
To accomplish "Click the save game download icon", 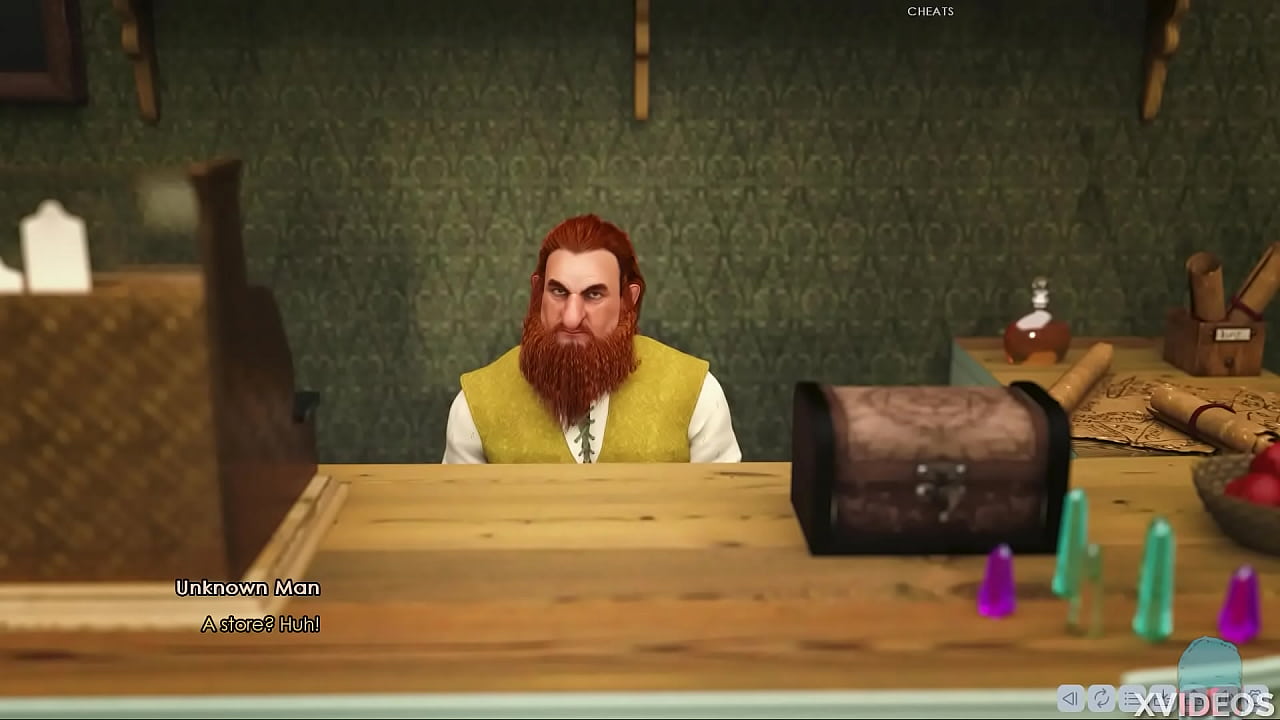I will (x=1161, y=697).
